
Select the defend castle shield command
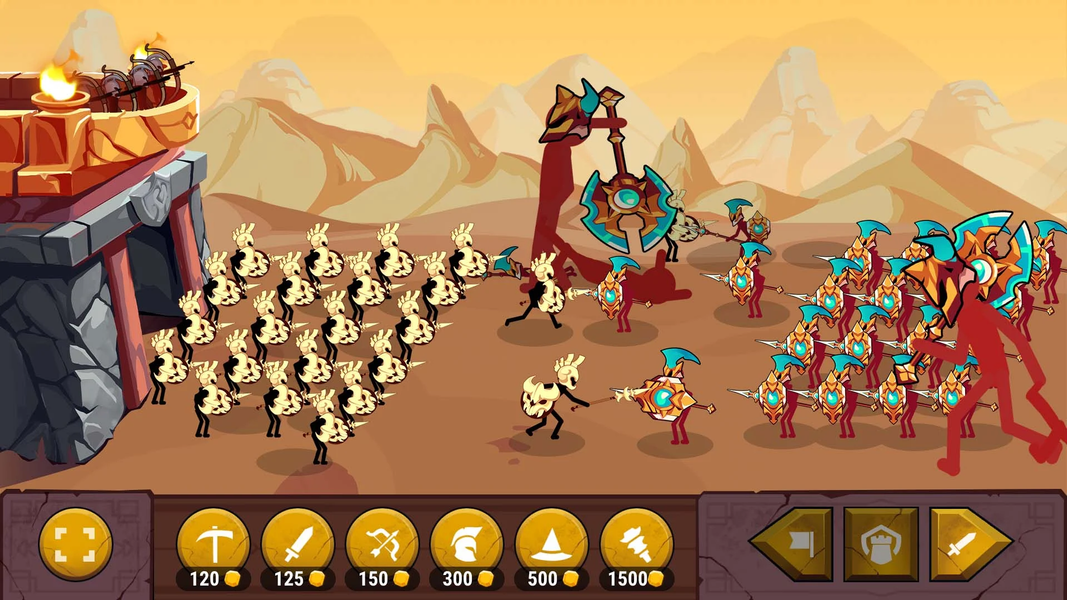[x=880, y=545]
